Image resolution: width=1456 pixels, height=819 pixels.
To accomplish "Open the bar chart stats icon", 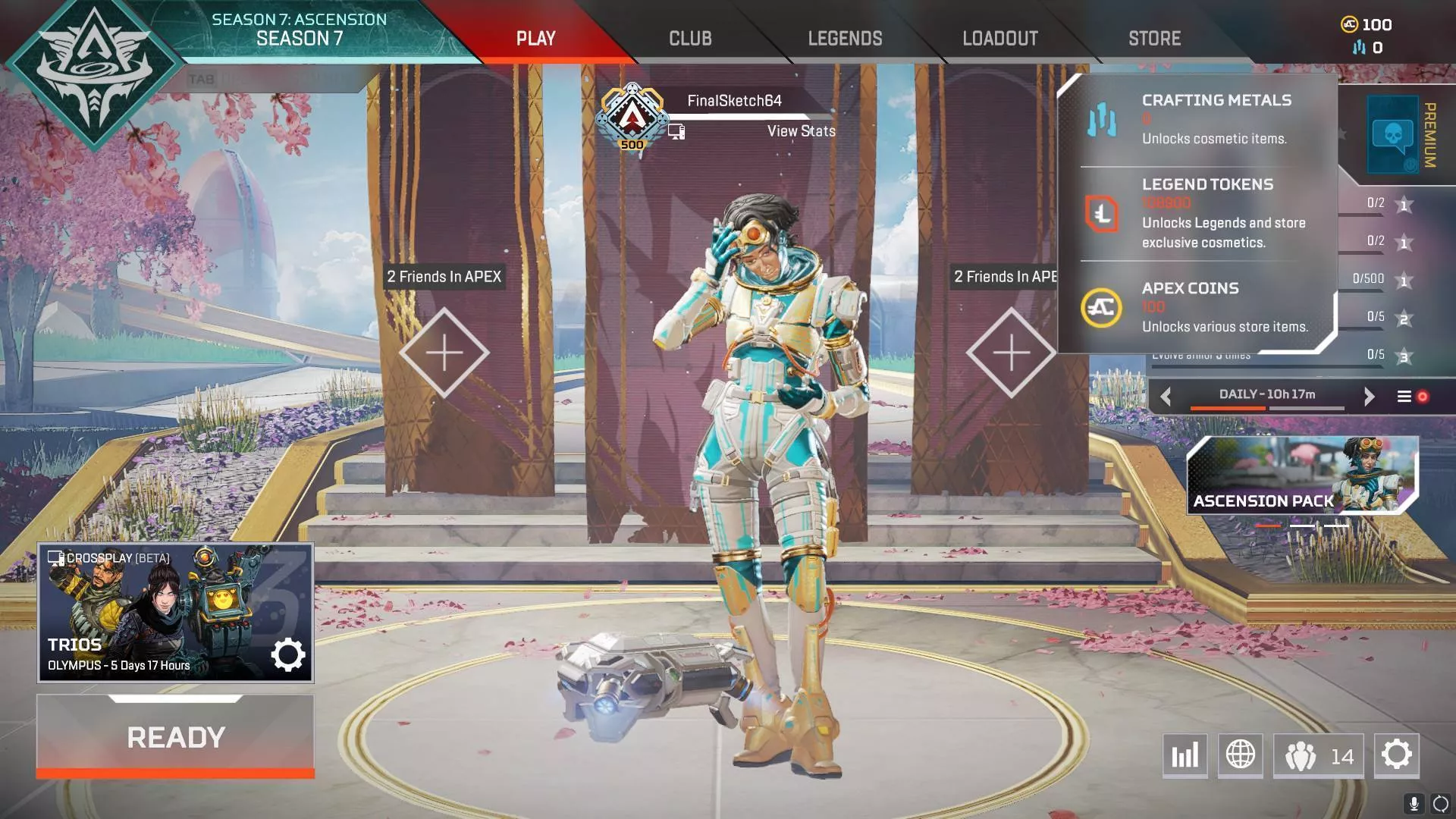I will [1185, 755].
